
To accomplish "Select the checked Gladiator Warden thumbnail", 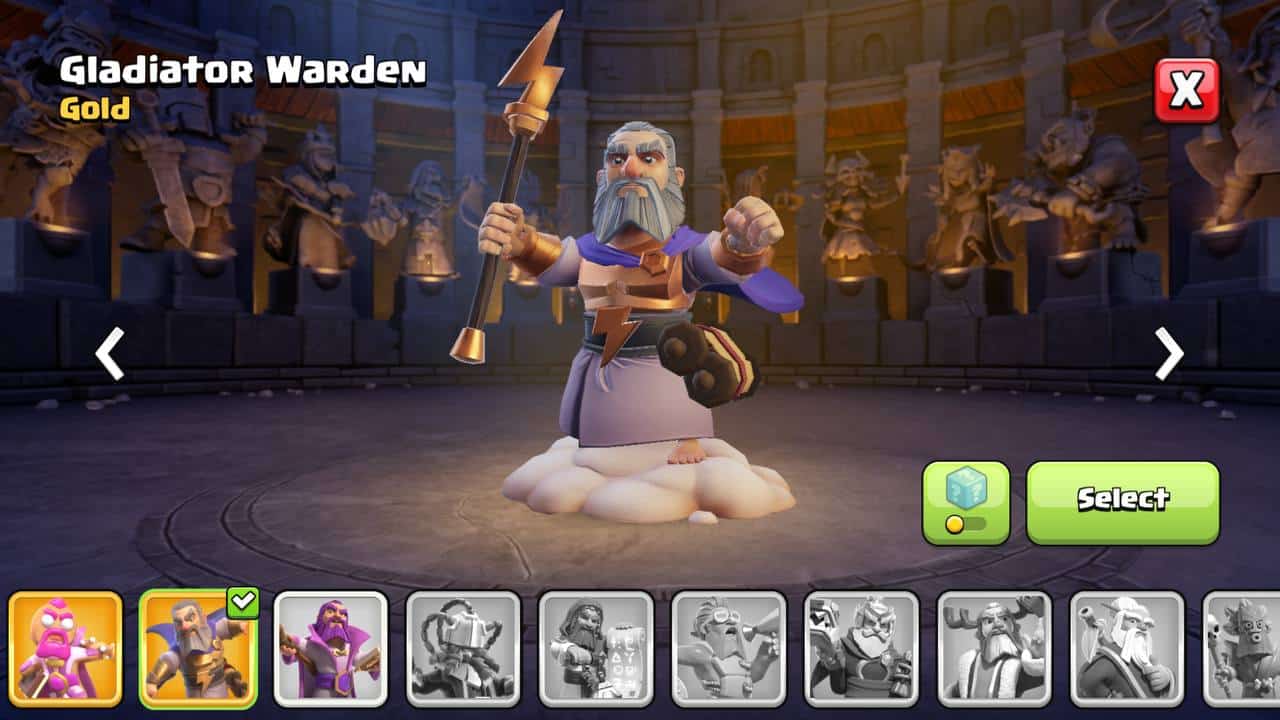I will [198, 648].
